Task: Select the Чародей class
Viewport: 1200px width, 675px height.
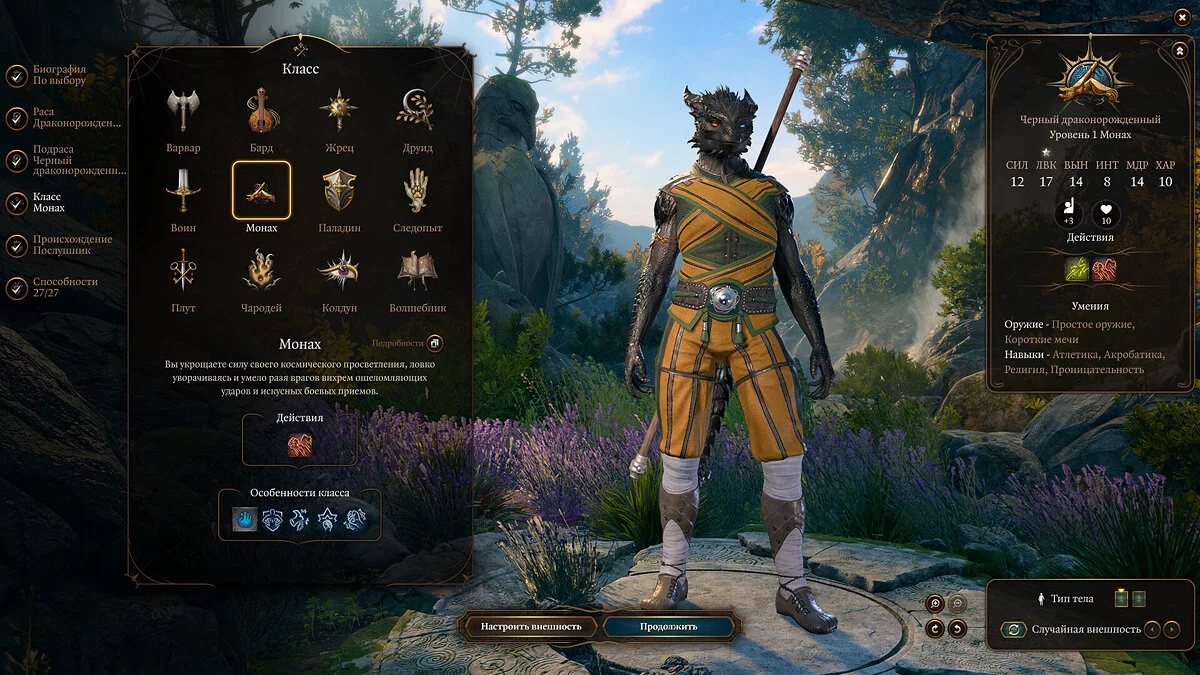Action: 262,271
